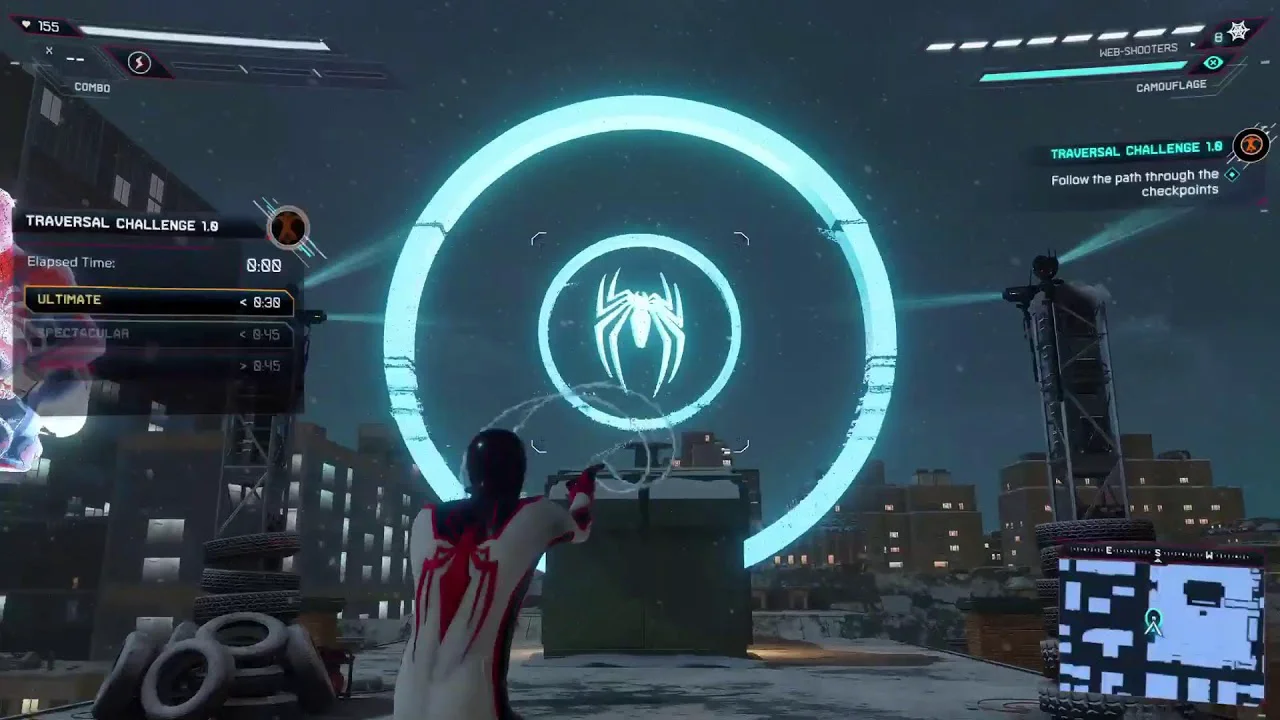Viewport: 1280px width, 720px height.
Task: Click the web-shooters spider web gadget icon
Action: click(1239, 33)
